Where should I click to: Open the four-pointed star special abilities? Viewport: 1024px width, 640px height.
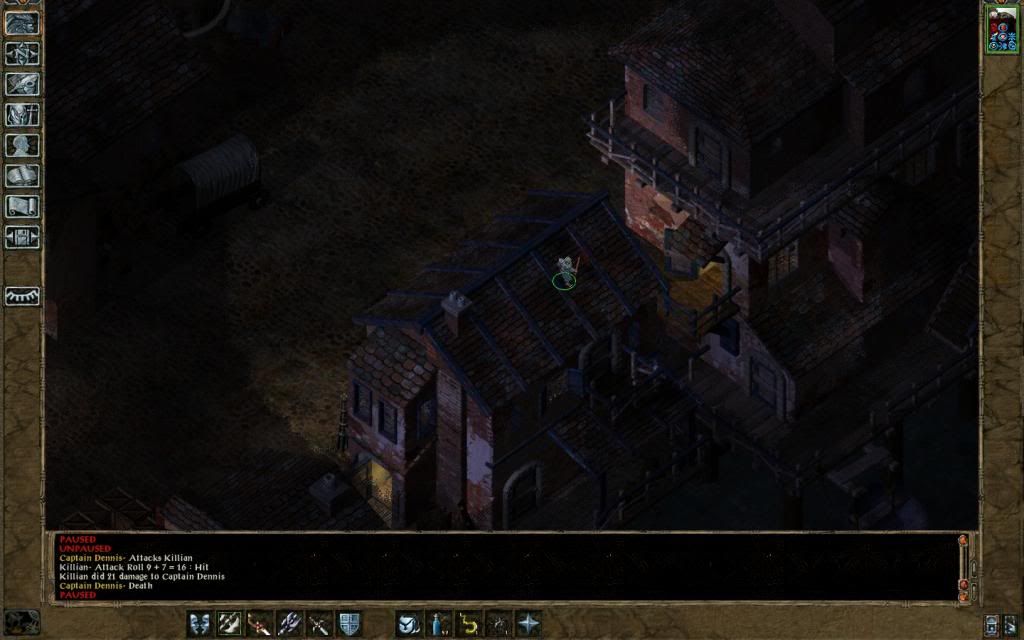click(528, 623)
